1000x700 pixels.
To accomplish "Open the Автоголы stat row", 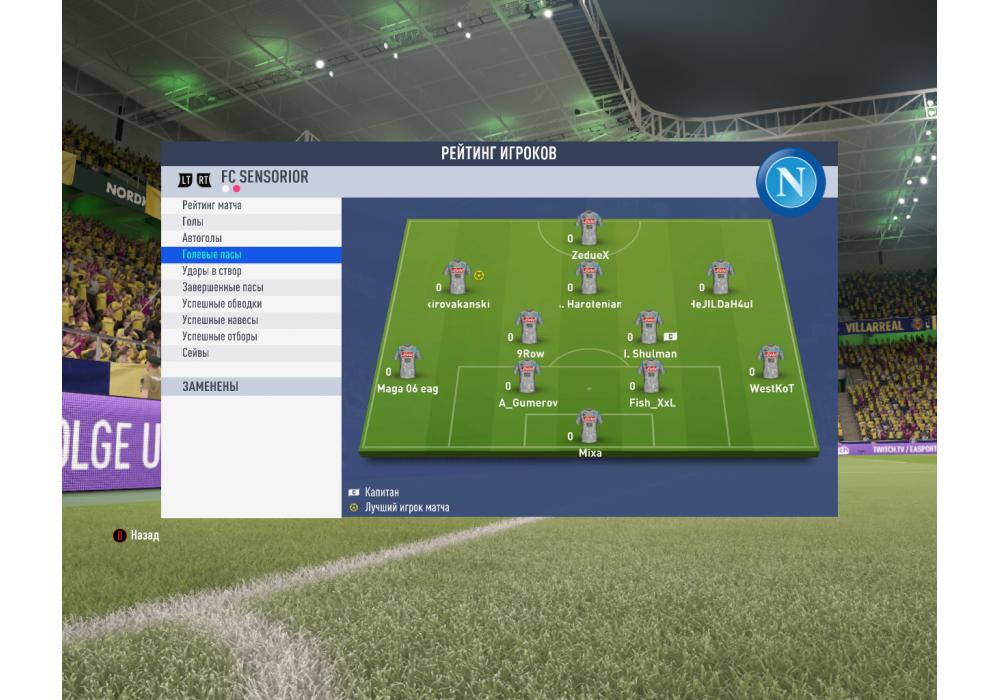I will tap(250, 238).
